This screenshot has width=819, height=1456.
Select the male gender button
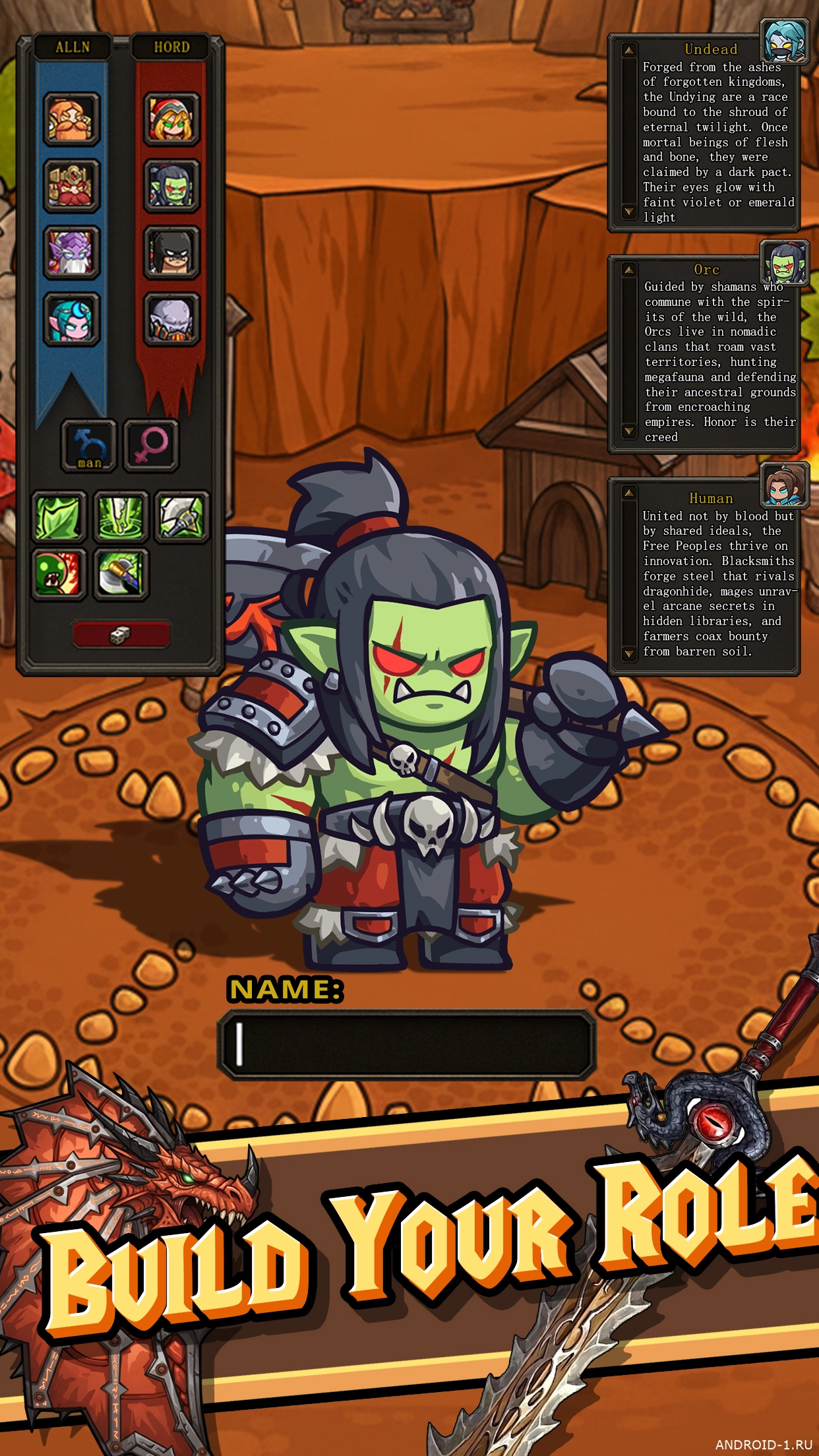pos(89,445)
